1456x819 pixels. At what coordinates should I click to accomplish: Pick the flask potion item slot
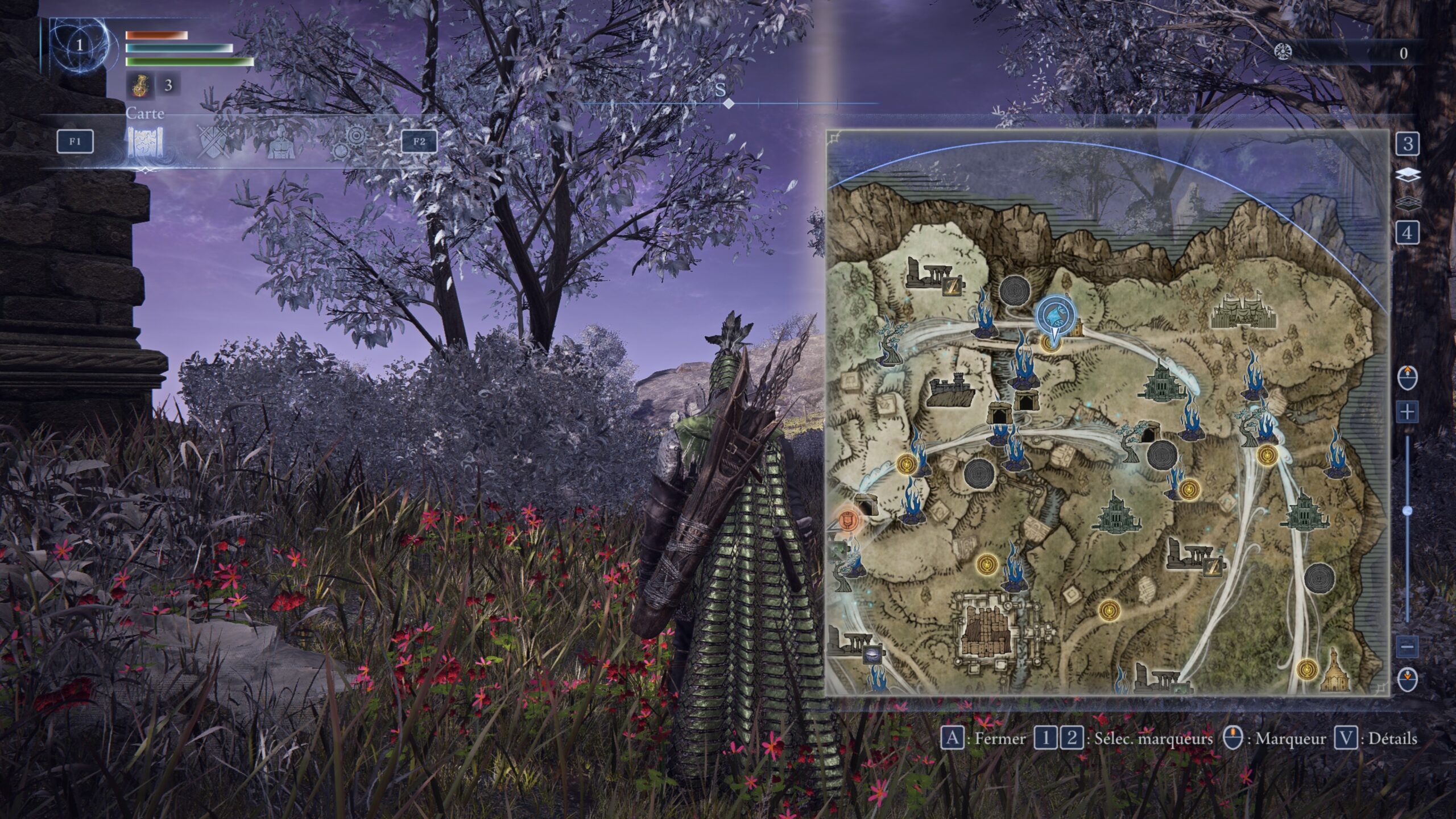click(138, 85)
